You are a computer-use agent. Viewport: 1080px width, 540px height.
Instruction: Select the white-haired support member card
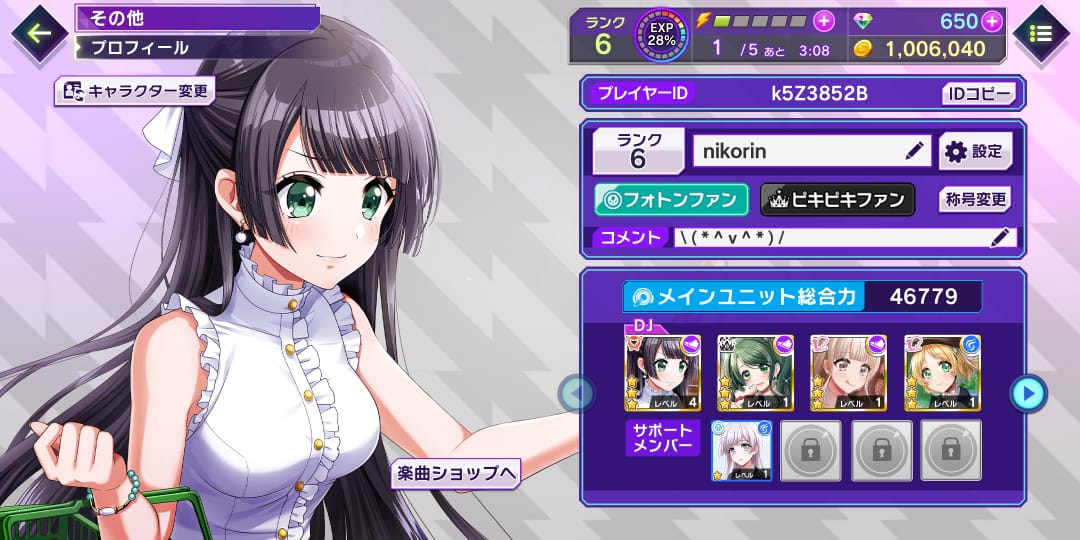pyautogui.click(x=741, y=450)
